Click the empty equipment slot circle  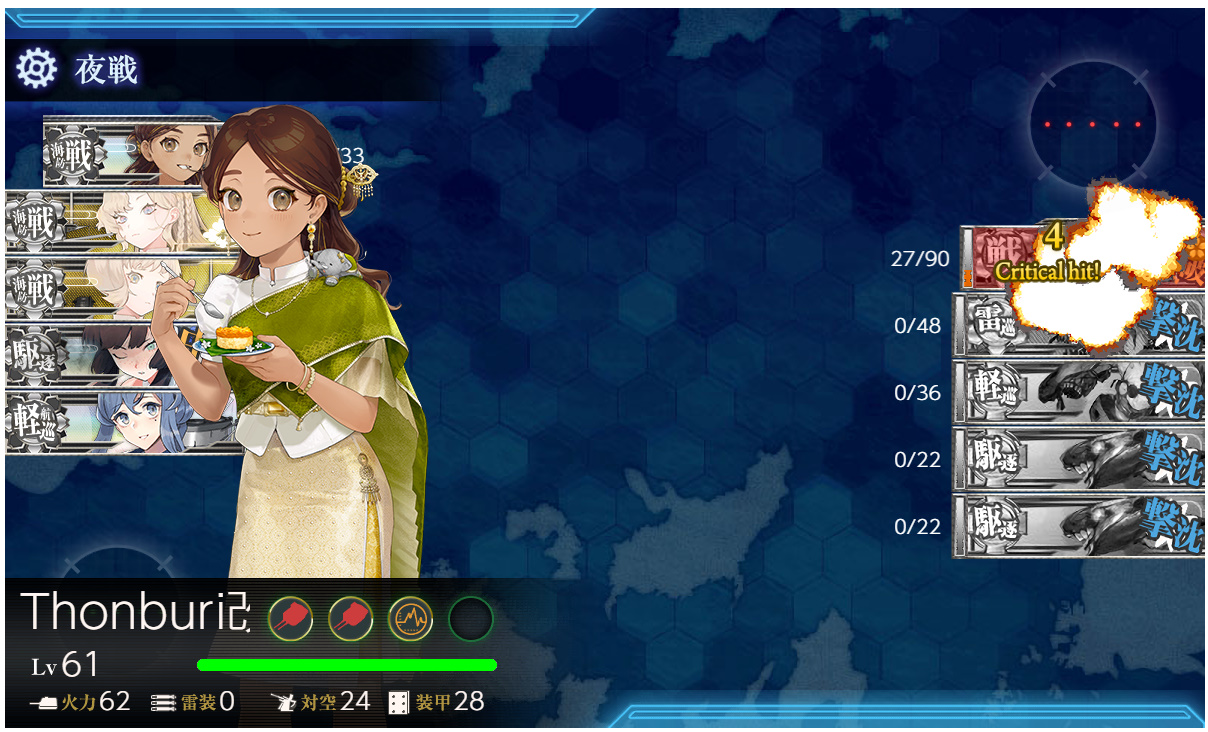pyautogui.click(x=470, y=620)
